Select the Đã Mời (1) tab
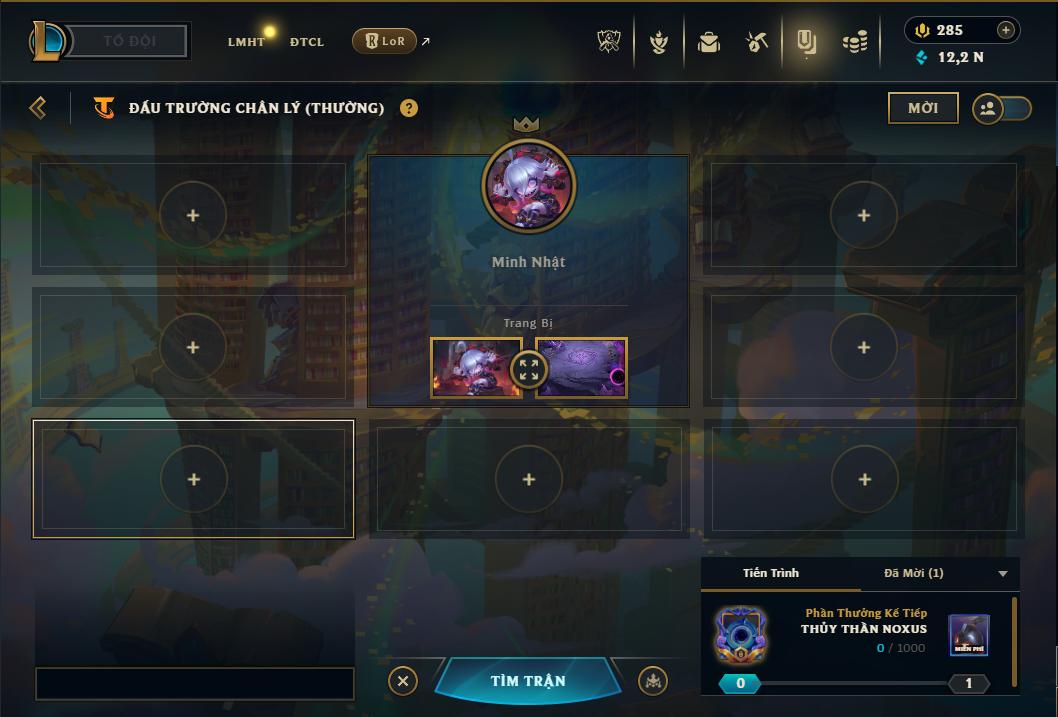 point(913,573)
